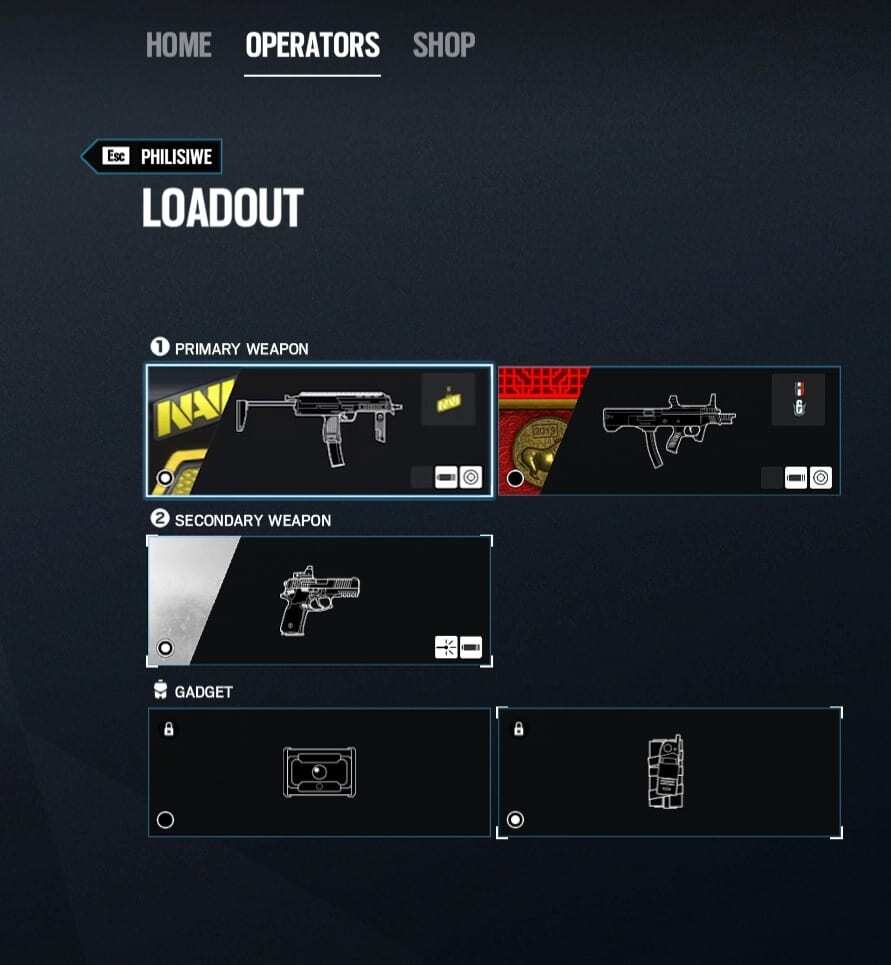
Task: Go back to the PHILISIWE operator page
Action: click(x=152, y=157)
